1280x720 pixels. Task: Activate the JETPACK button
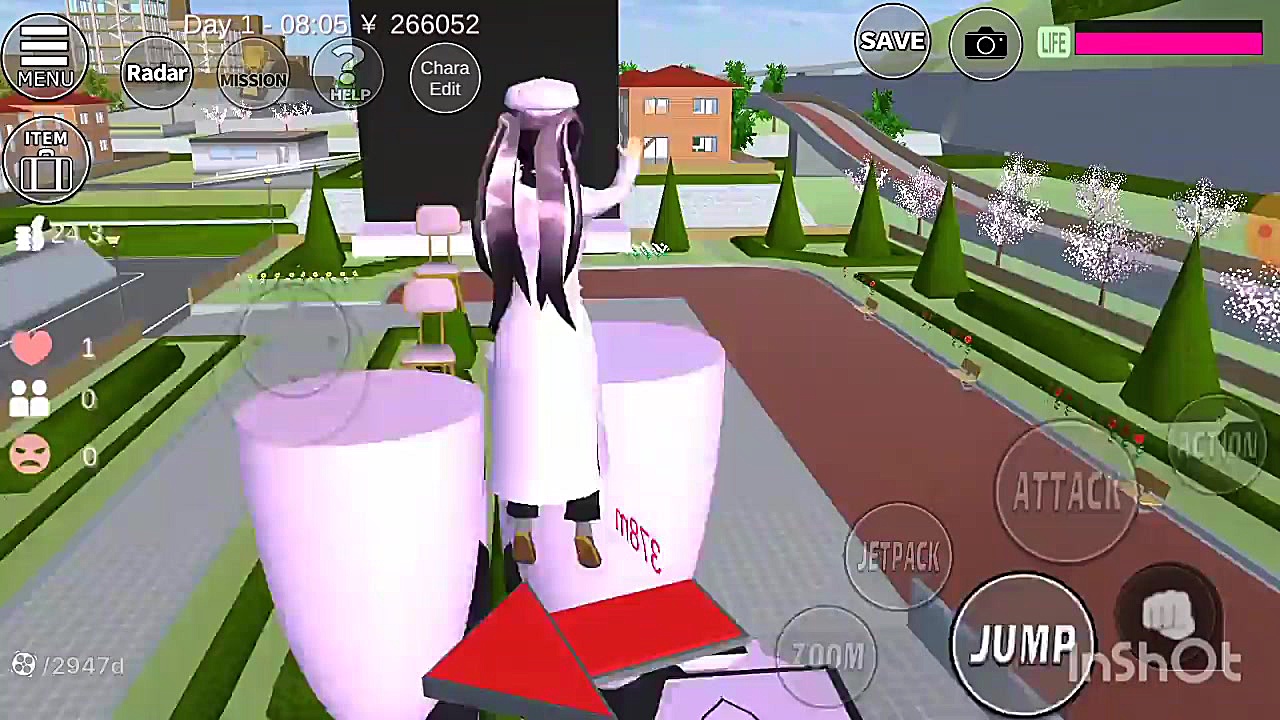pos(897,557)
